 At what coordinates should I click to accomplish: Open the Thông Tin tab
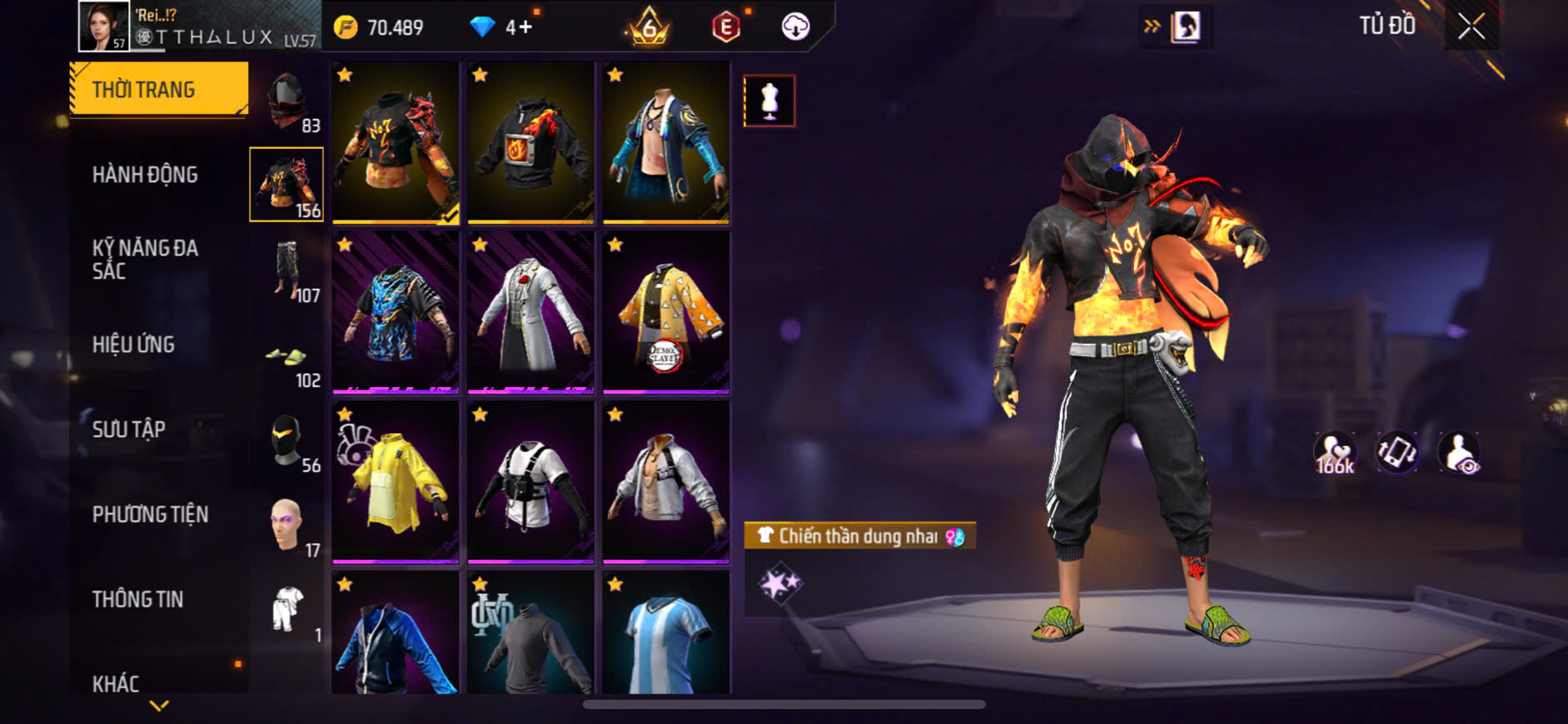coord(137,599)
